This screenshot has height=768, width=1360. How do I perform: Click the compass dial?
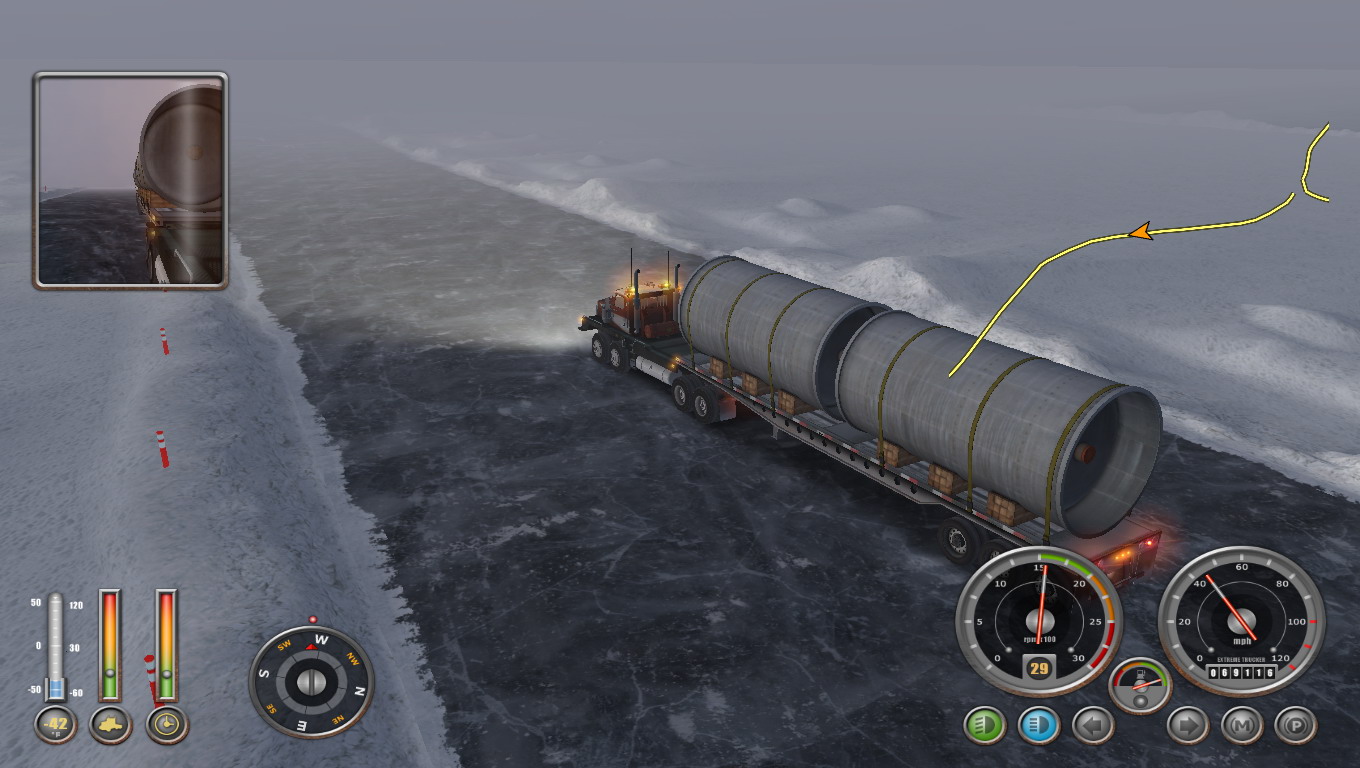coord(311,682)
